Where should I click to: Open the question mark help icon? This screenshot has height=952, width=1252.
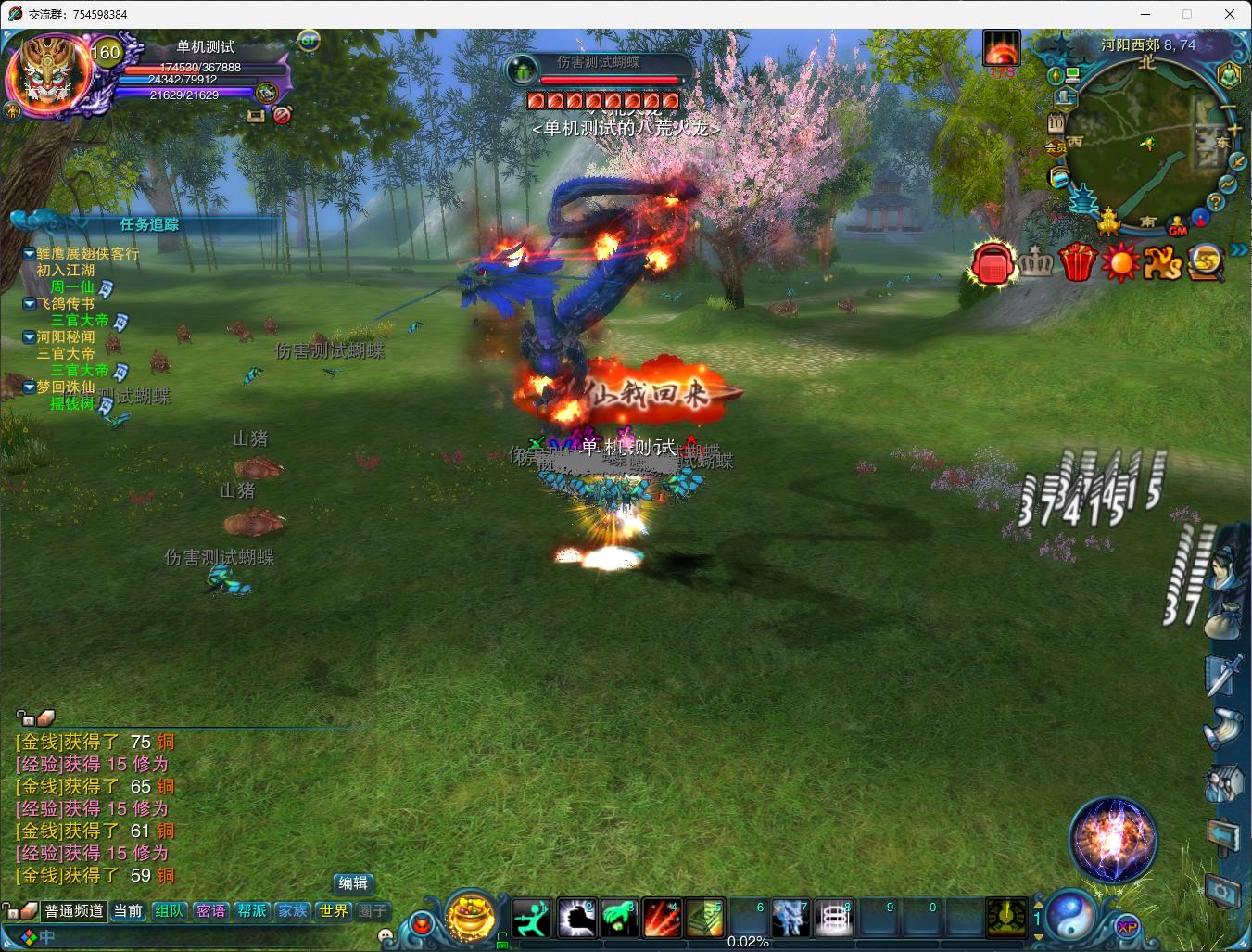point(1216,202)
